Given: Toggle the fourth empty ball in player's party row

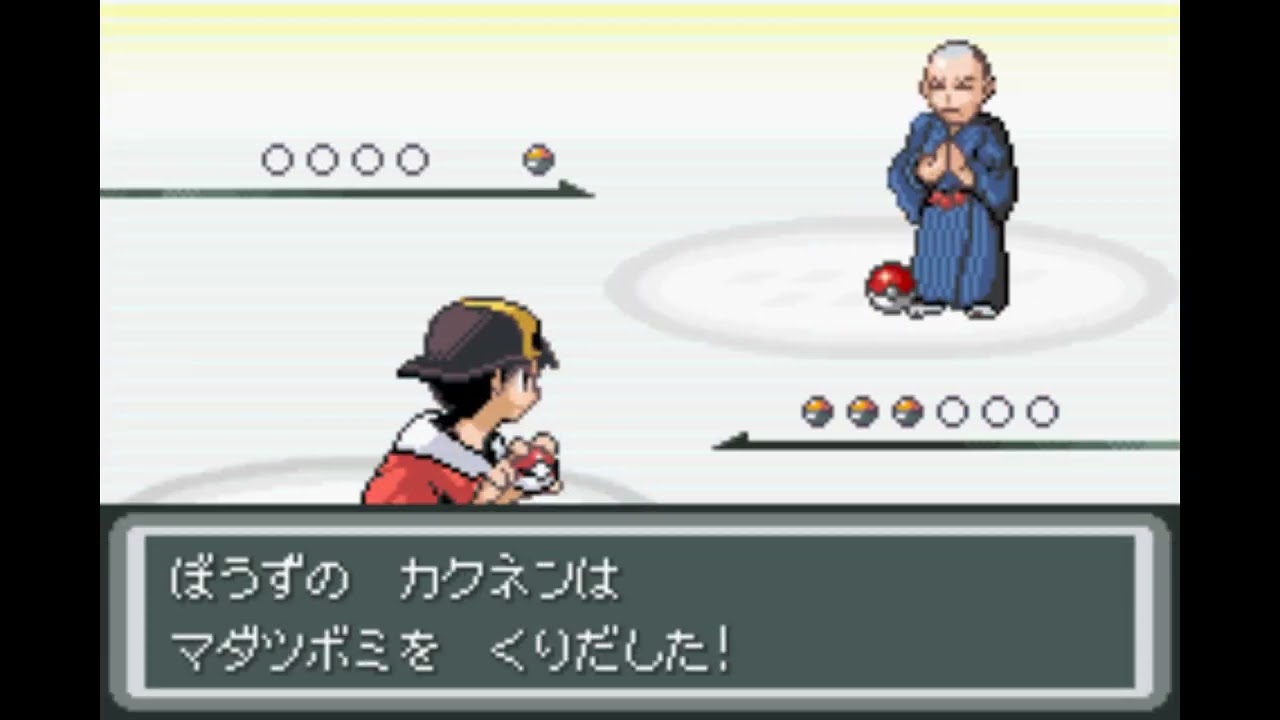Looking at the screenshot, I should click(x=950, y=409).
